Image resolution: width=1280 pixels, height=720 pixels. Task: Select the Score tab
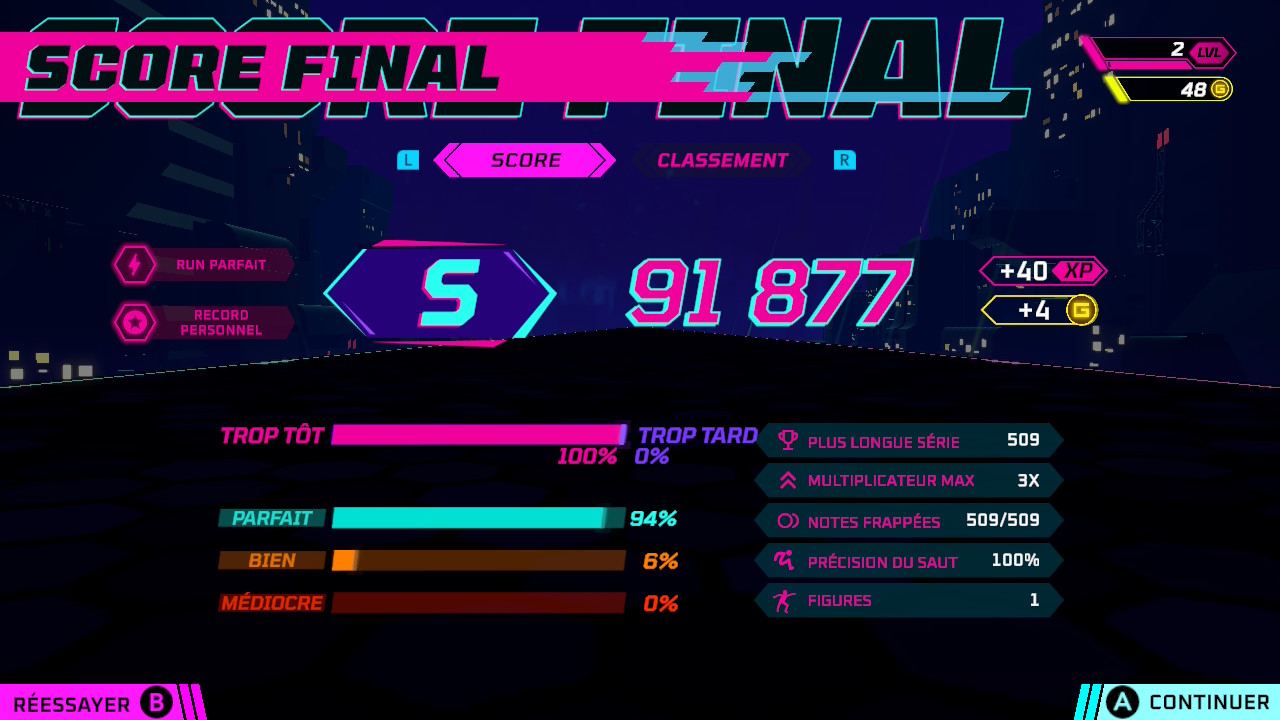[526, 160]
